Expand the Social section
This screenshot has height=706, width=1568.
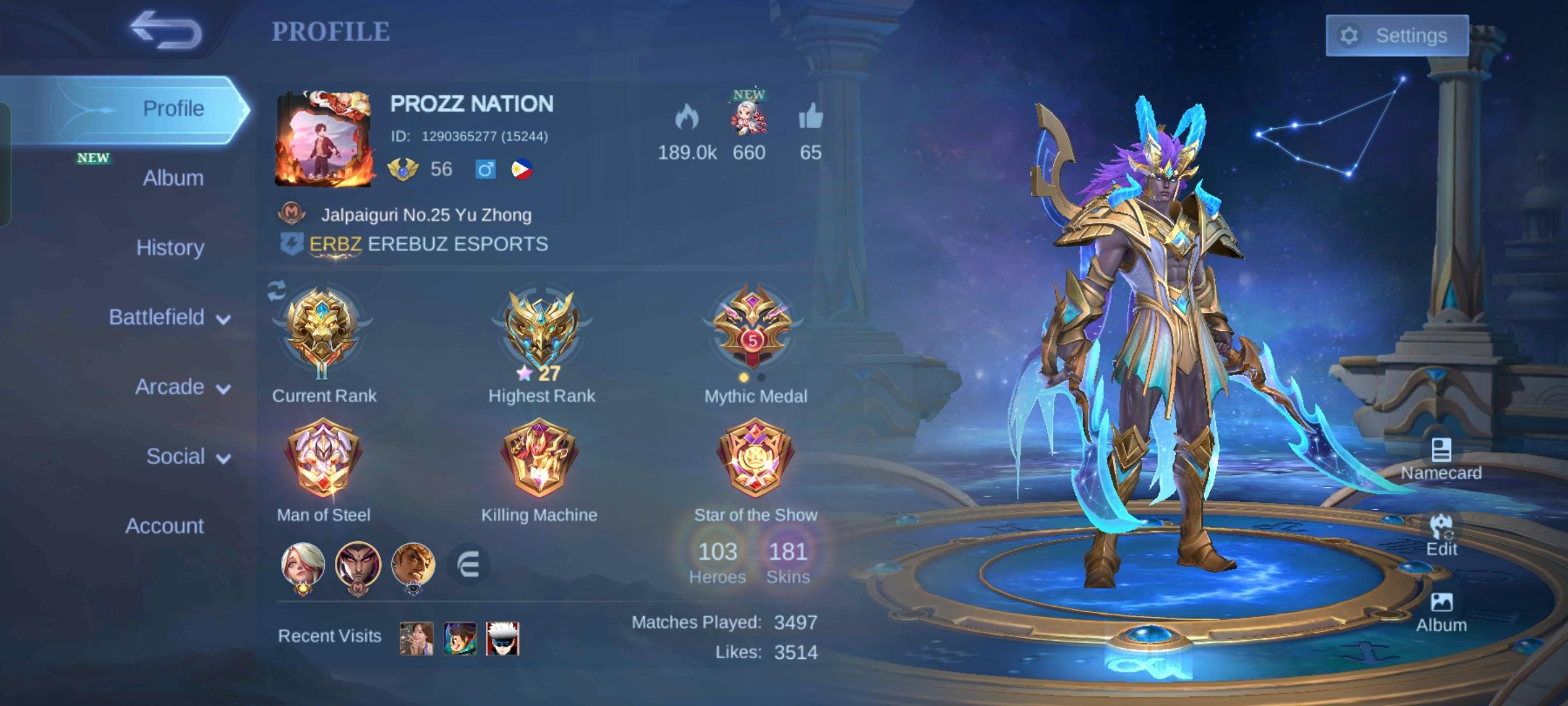click(x=186, y=456)
